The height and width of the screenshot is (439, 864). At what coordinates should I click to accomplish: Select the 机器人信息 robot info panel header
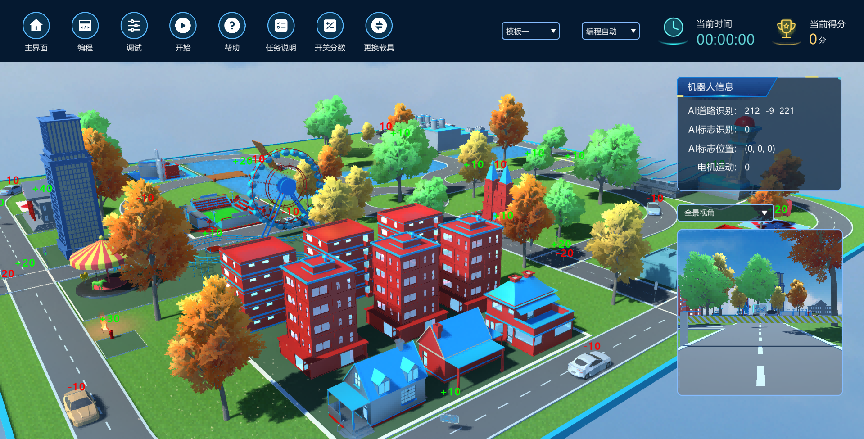click(724, 86)
